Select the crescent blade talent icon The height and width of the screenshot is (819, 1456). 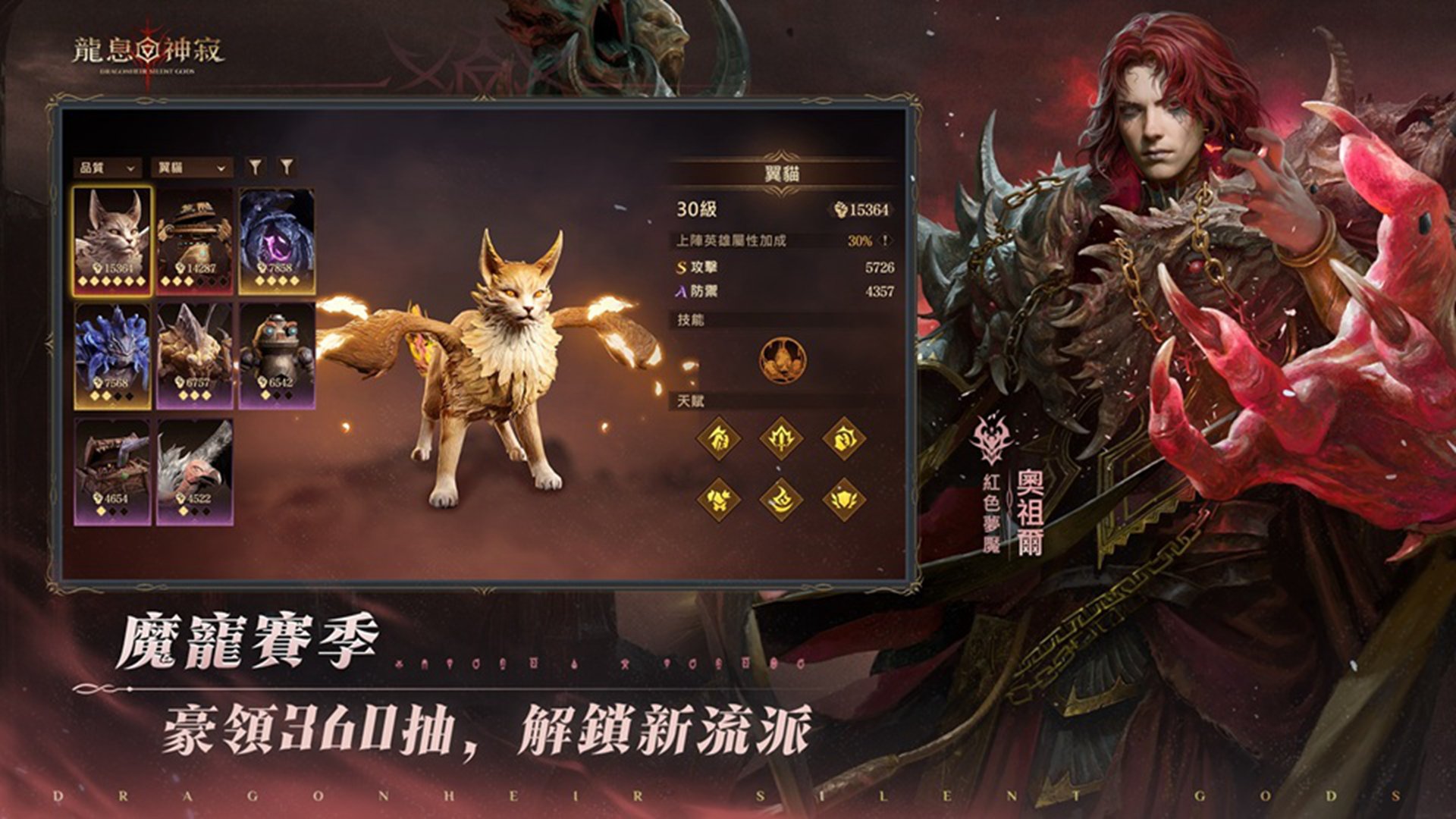click(x=780, y=498)
